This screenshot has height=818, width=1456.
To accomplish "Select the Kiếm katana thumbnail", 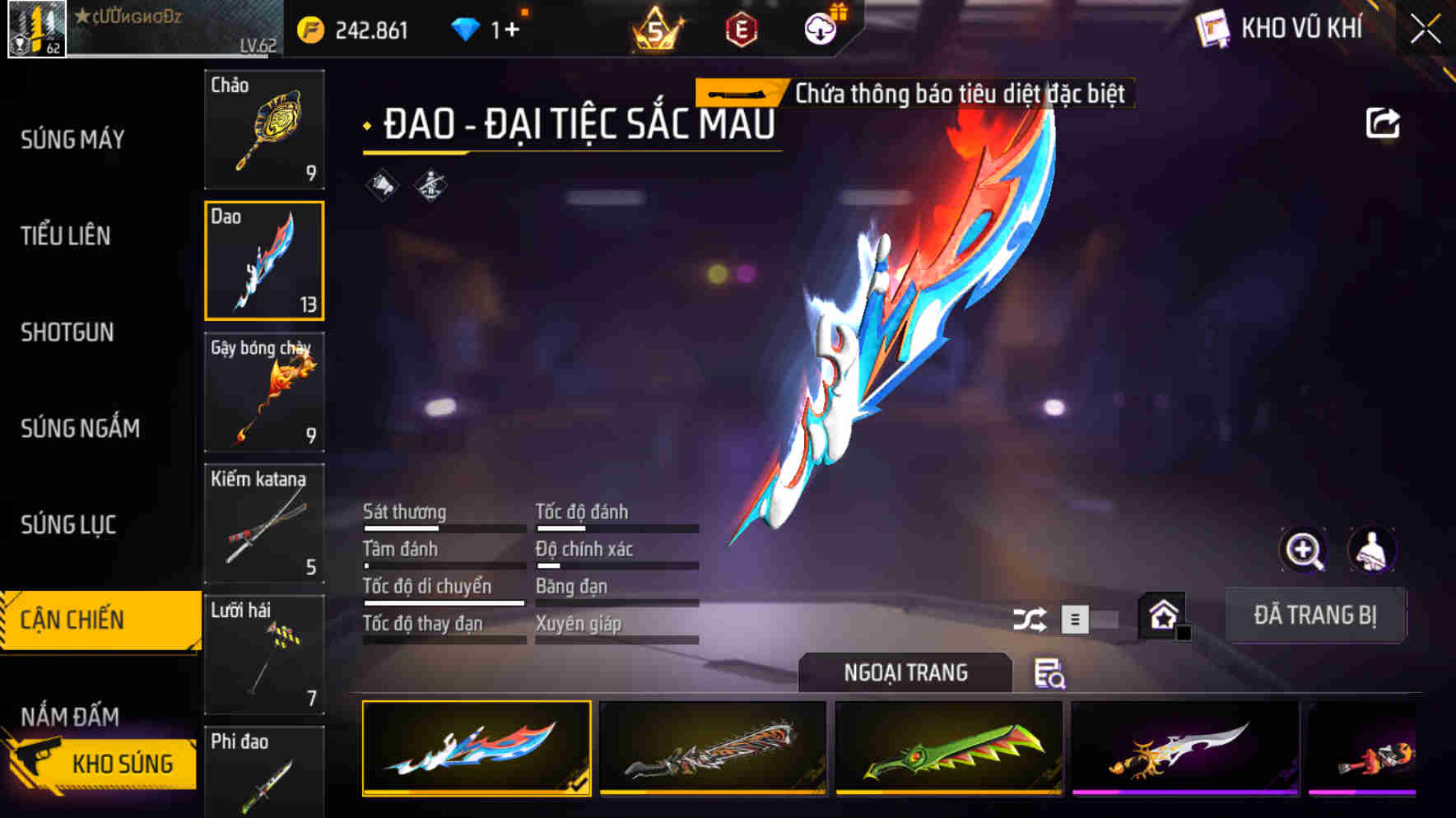I will tap(263, 523).
